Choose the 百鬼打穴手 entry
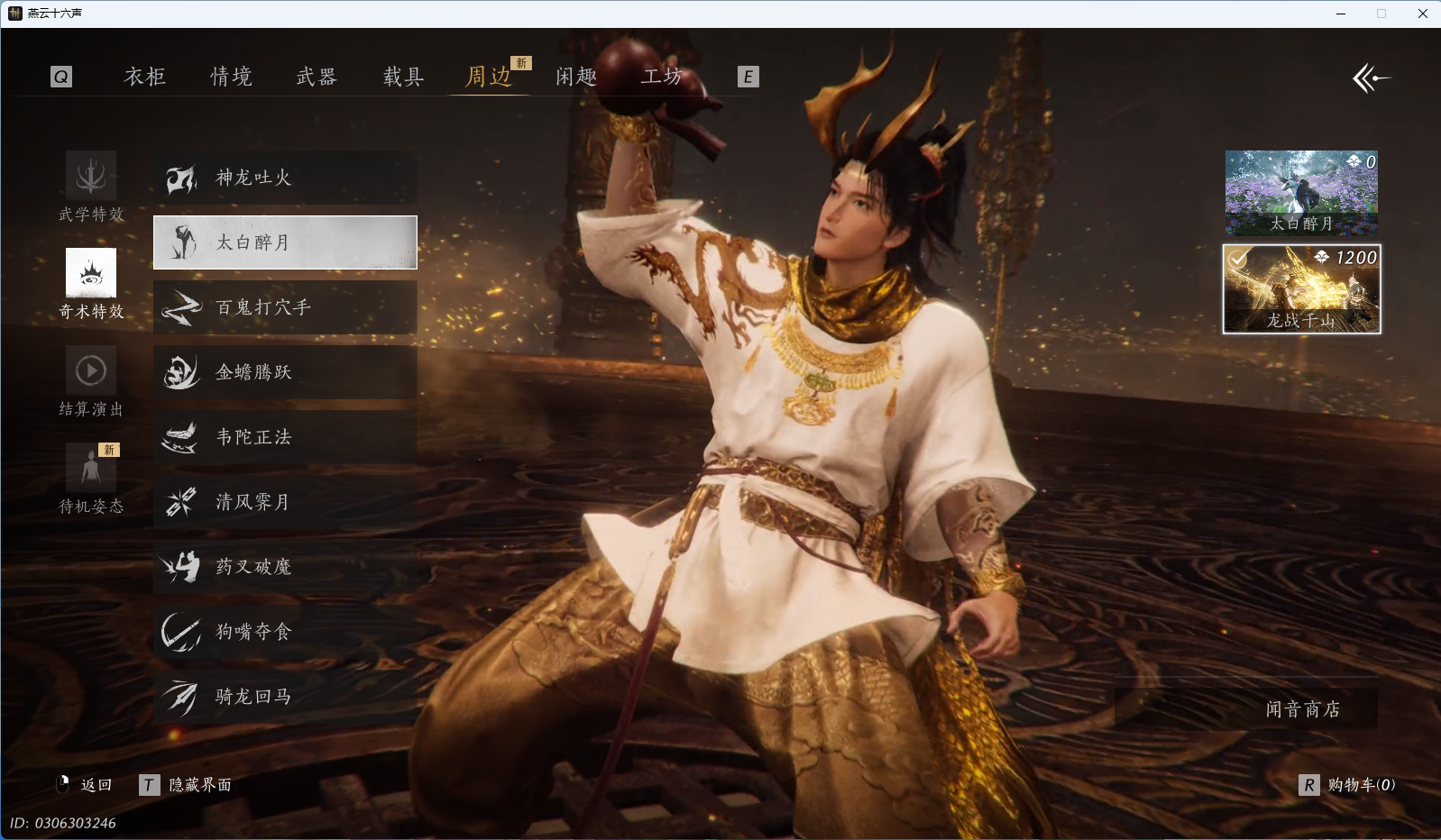Screen dimensions: 1441x840 [285, 307]
